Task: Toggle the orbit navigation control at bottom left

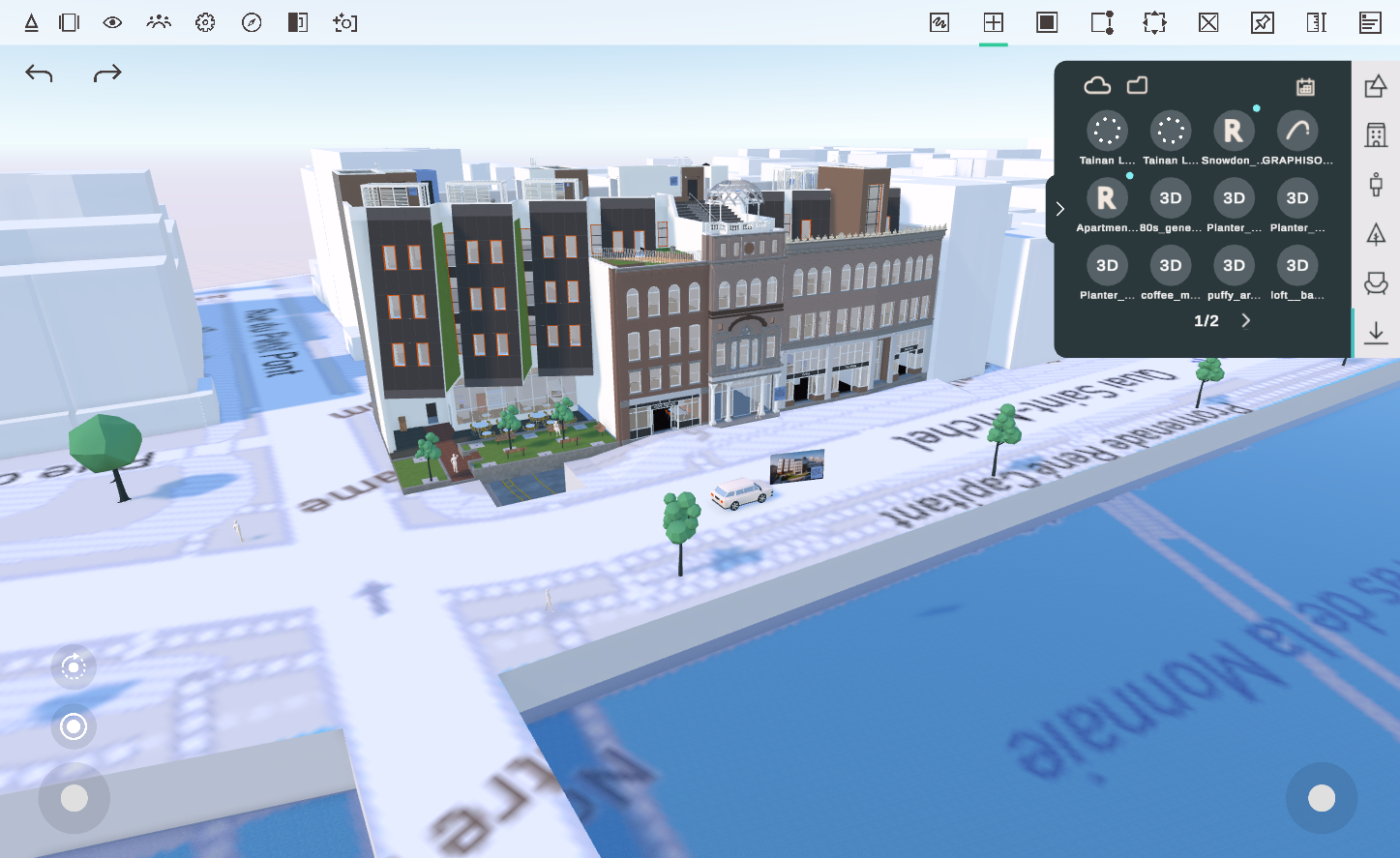Action: [x=74, y=667]
